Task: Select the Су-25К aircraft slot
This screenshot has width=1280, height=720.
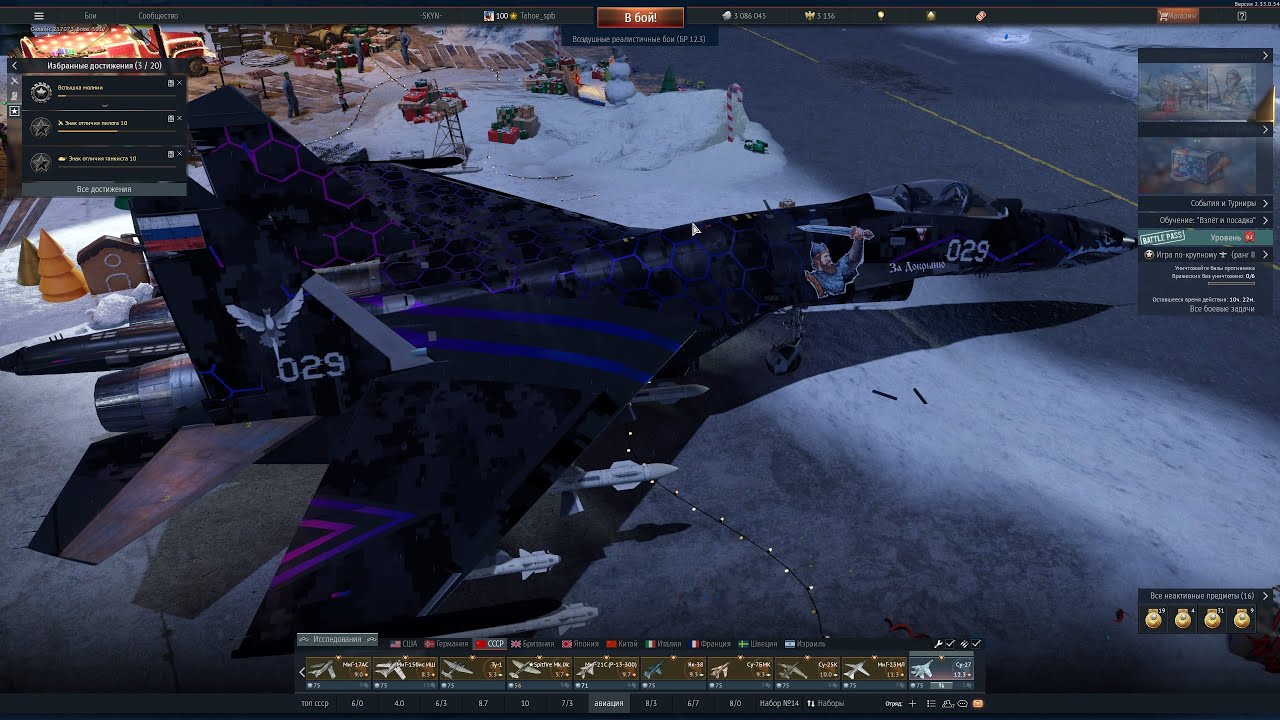Action: tap(808, 668)
